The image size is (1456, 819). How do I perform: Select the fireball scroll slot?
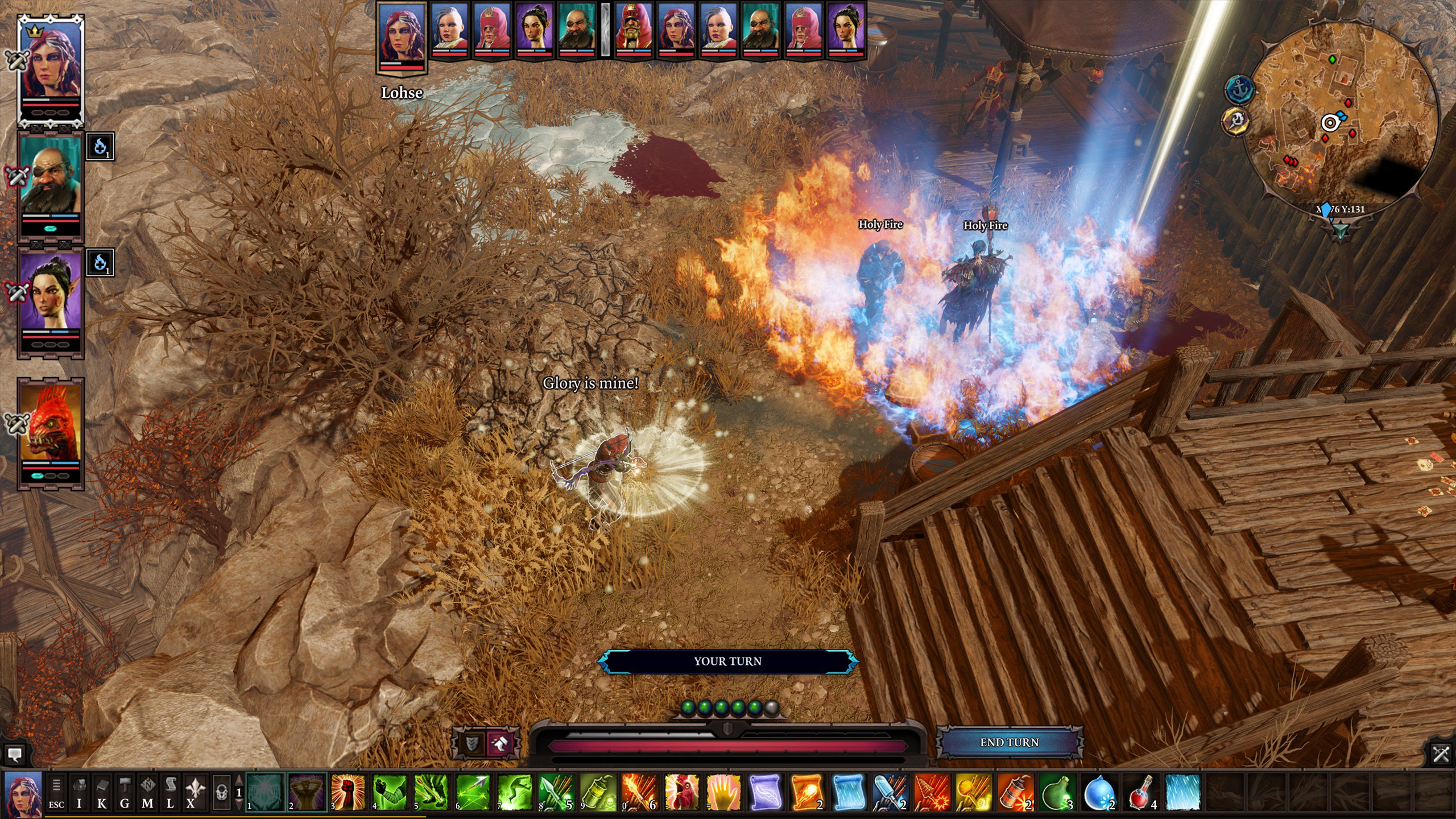click(x=806, y=792)
